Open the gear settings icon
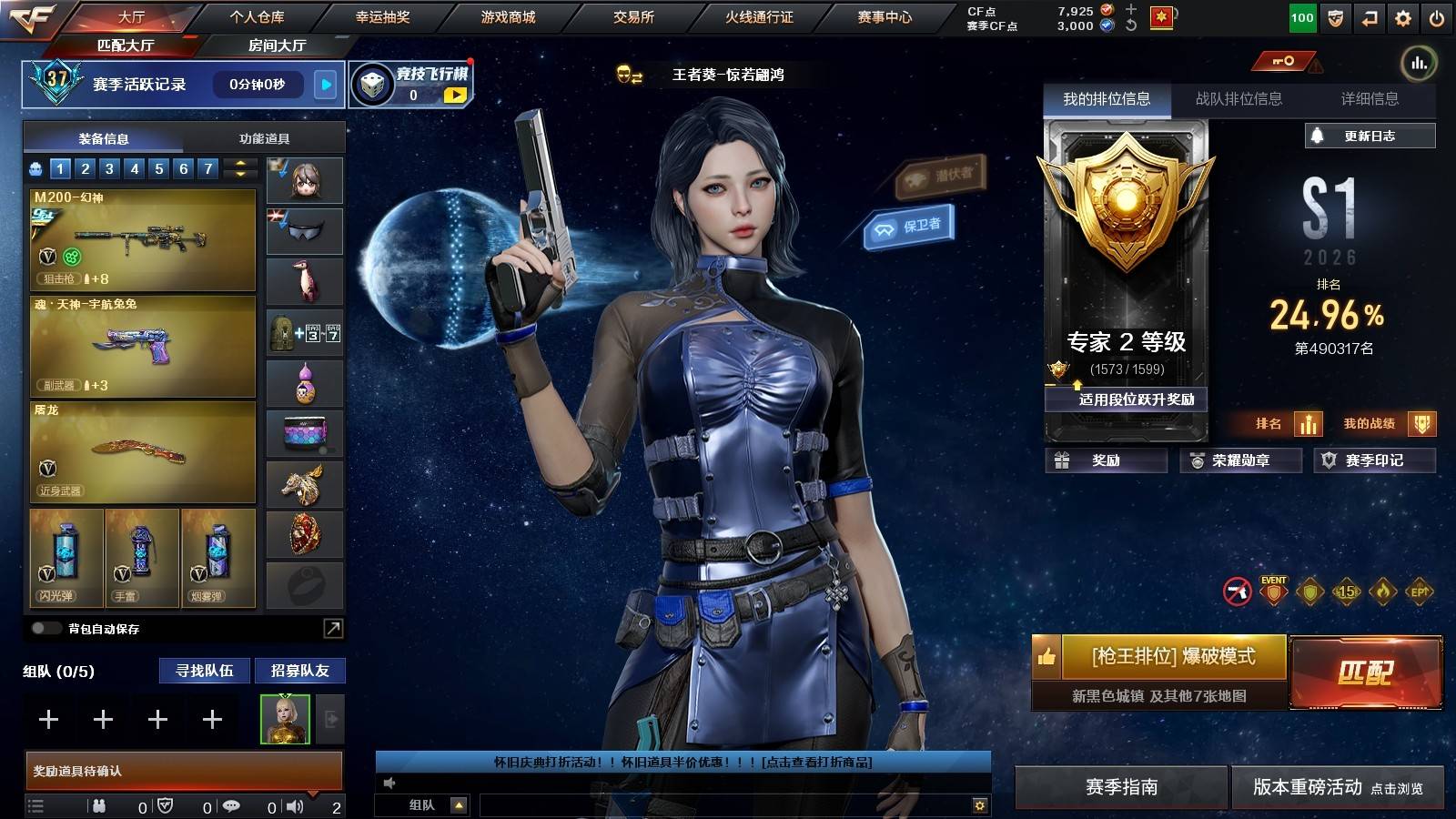 1403,18
